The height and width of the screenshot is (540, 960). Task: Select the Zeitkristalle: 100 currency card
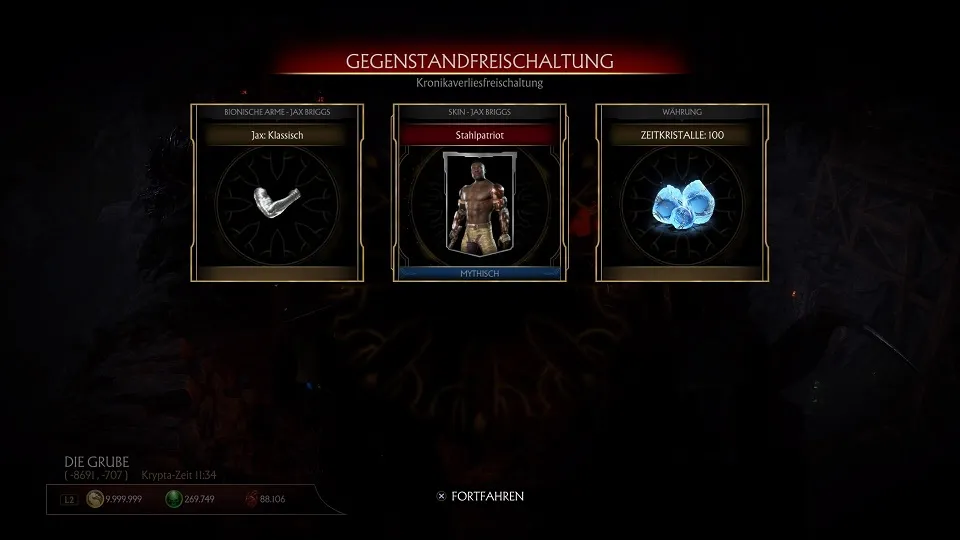point(682,193)
